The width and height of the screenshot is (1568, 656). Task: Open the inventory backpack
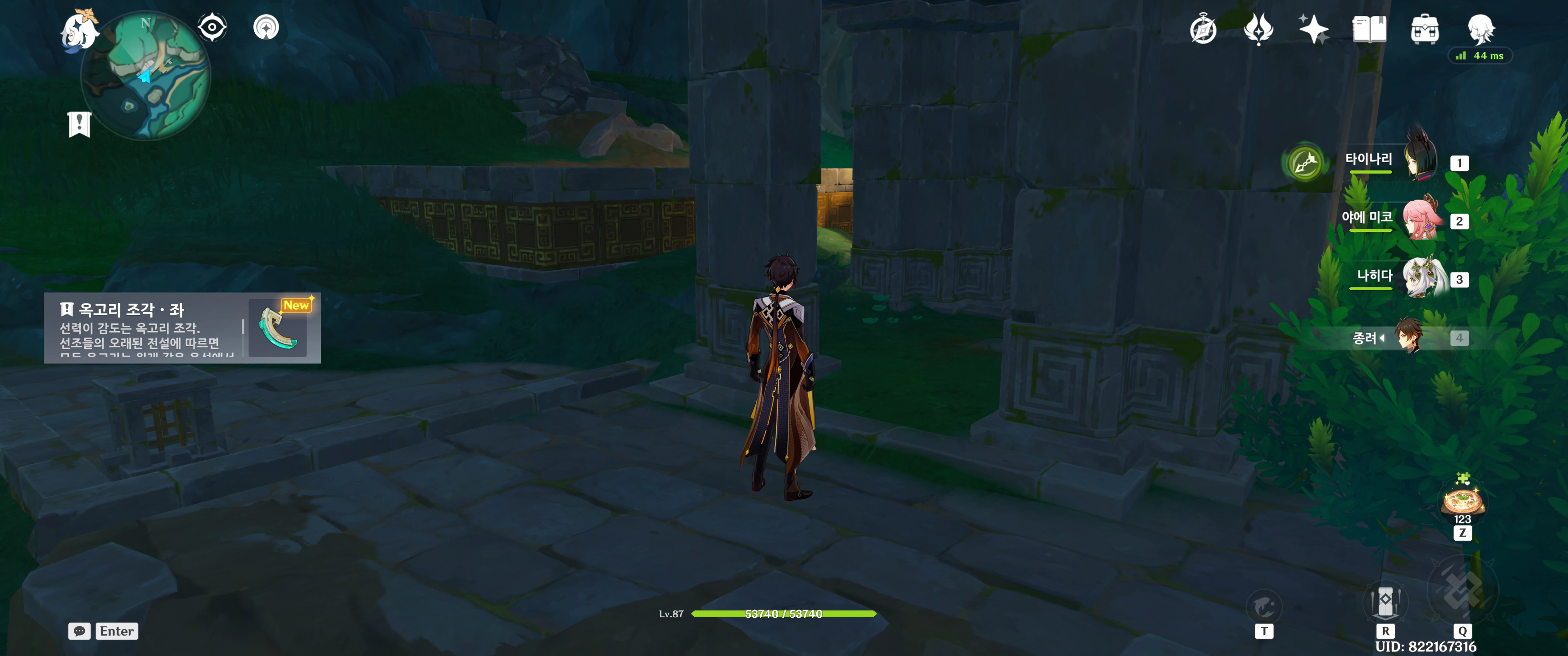[1424, 29]
